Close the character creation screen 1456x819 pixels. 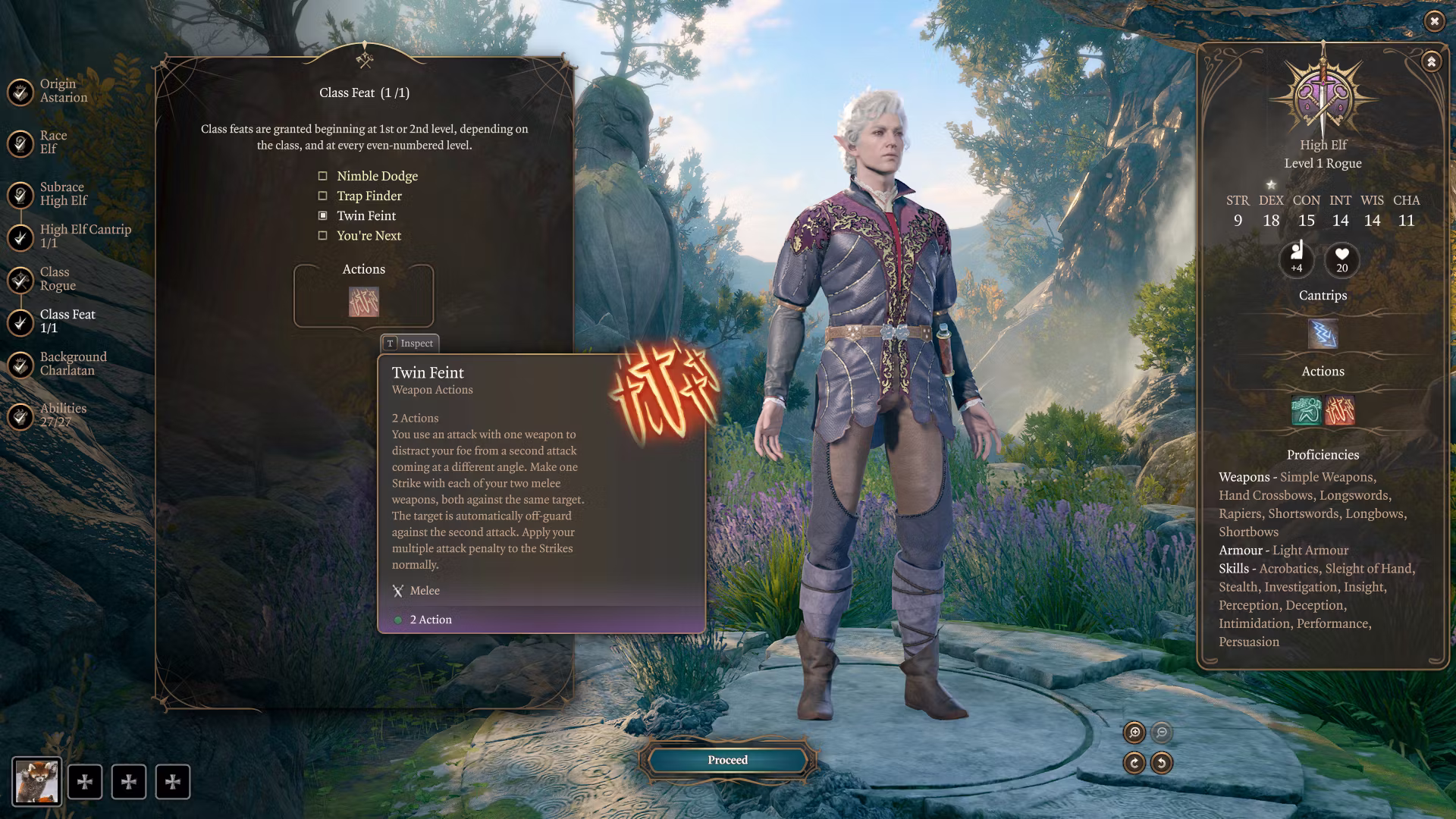[1434, 21]
